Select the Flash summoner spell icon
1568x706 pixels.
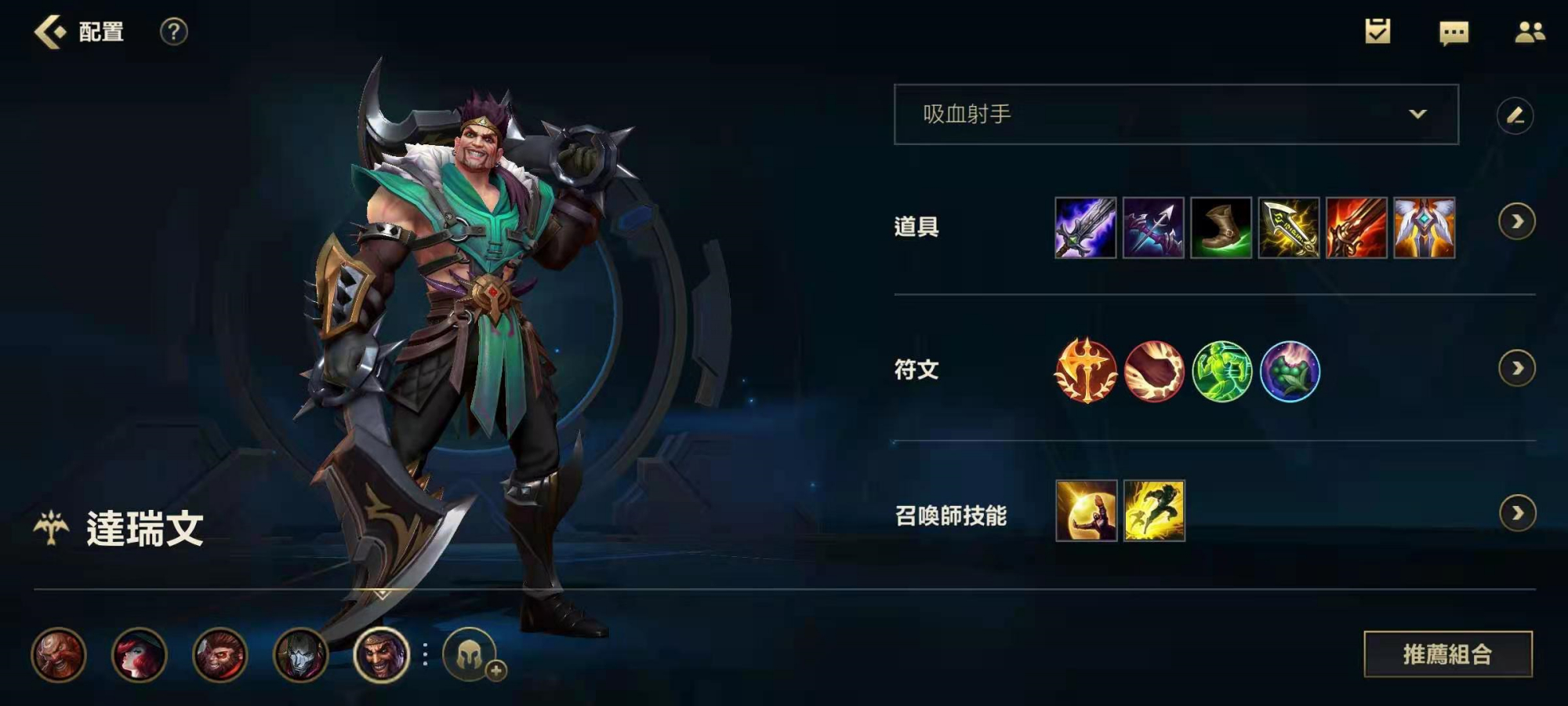(1154, 511)
